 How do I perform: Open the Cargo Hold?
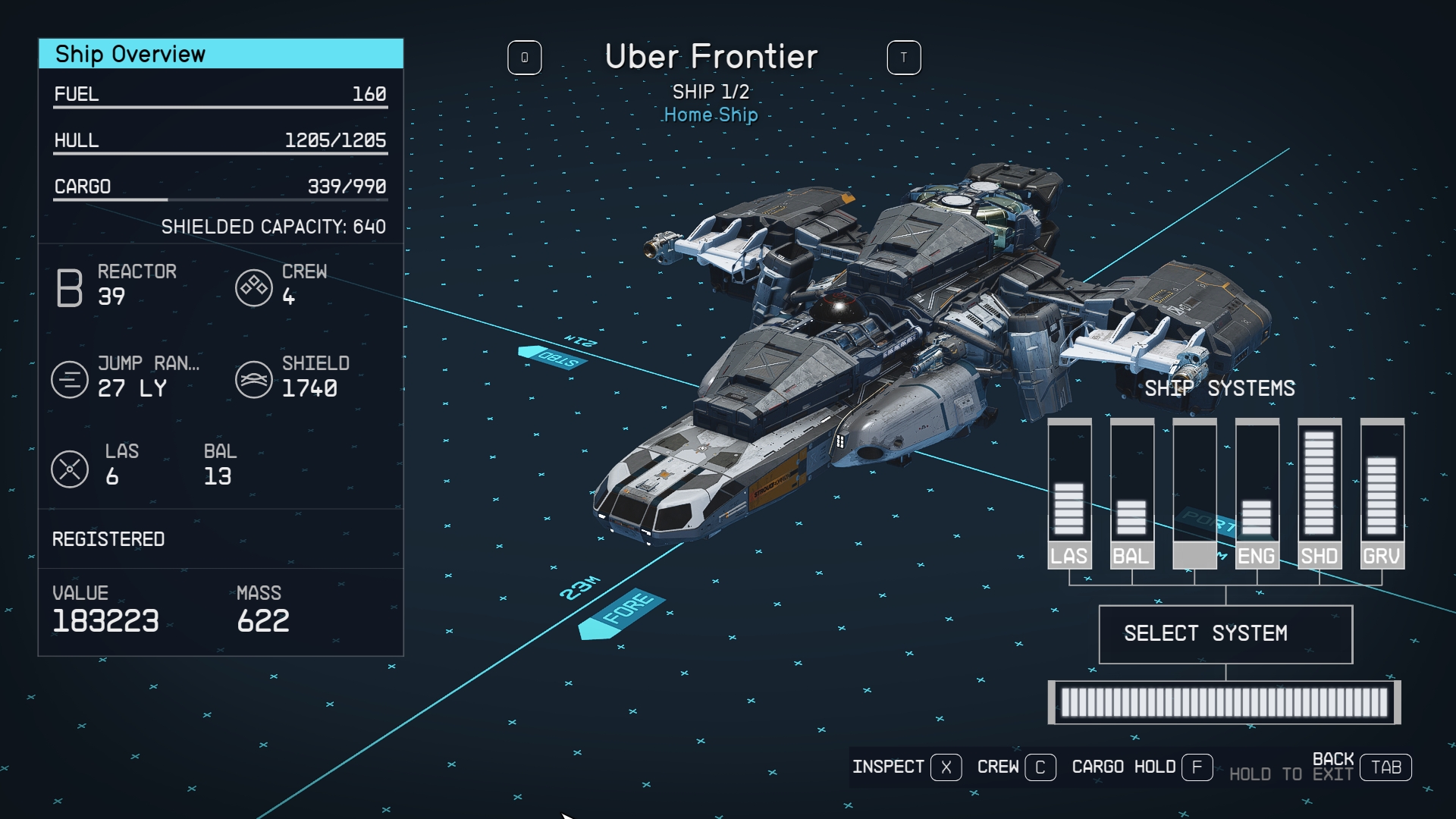point(1141,767)
